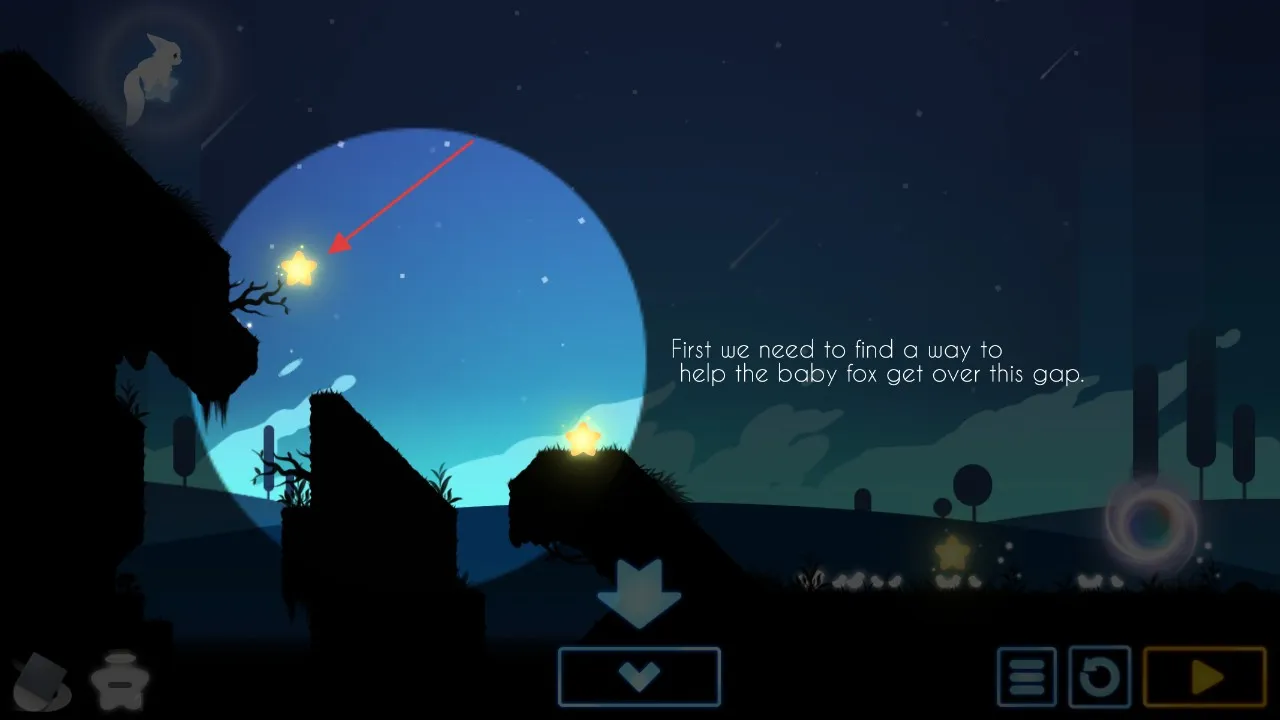
Task: Select the top hat tool icon
Action: (42, 680)
